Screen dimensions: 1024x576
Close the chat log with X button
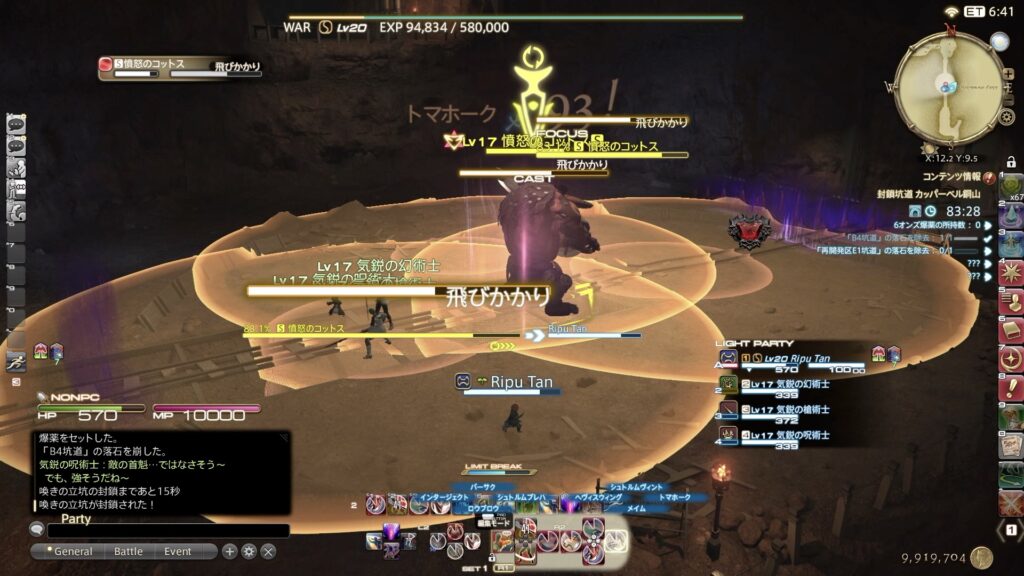click(x=268, y=551)
